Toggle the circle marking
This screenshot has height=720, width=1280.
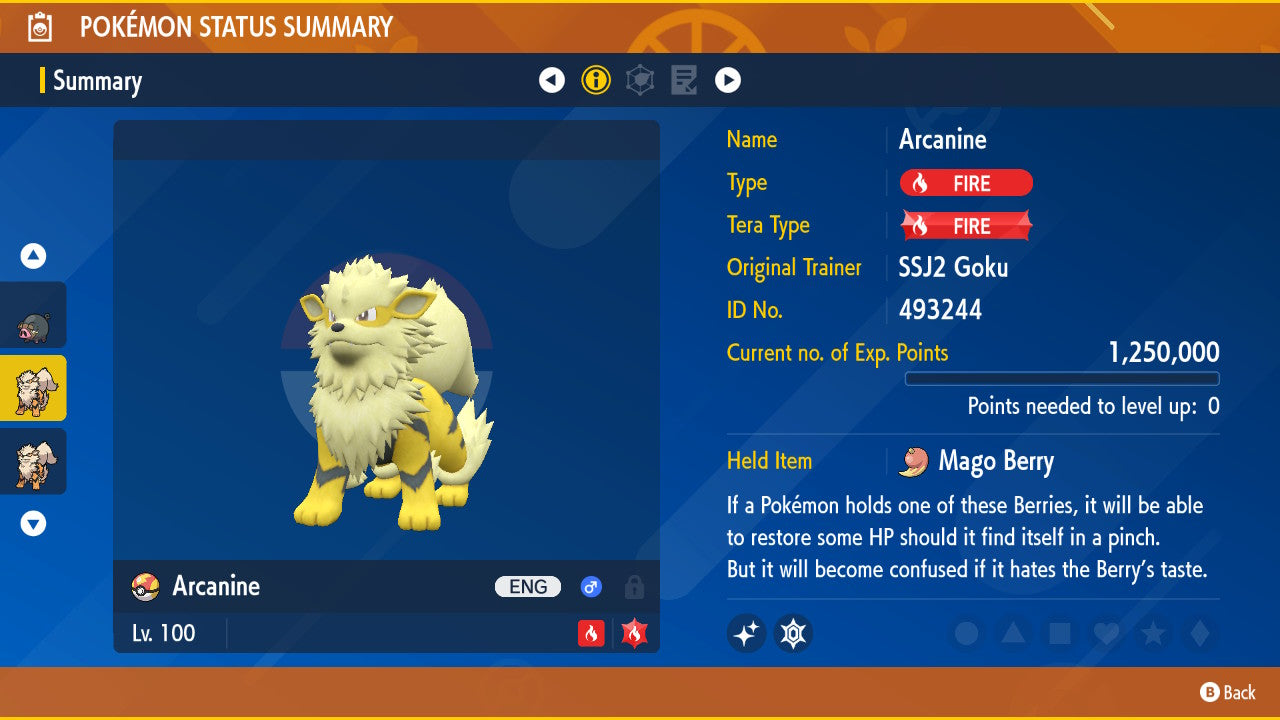966,634
